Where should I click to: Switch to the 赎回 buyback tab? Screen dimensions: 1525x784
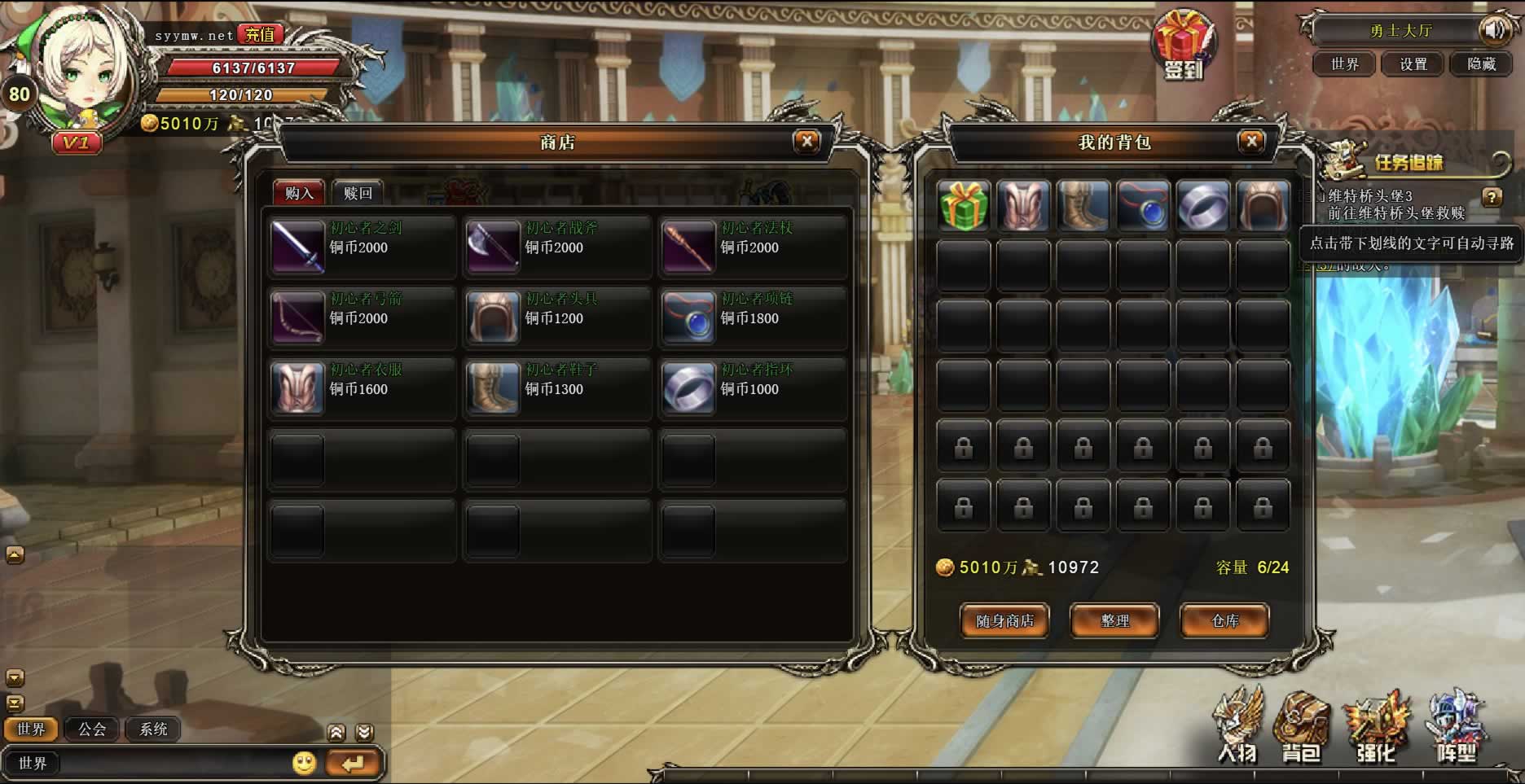tap(358, 193)
